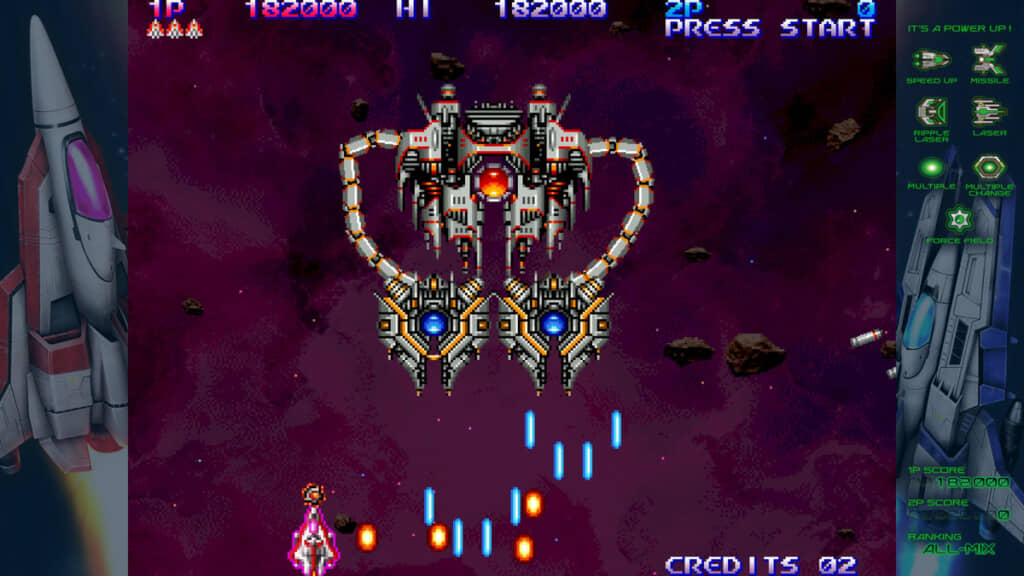Activate the Multiple Change power-up icon
This screenshot has width=1024, height=576.
click(989, 167)
